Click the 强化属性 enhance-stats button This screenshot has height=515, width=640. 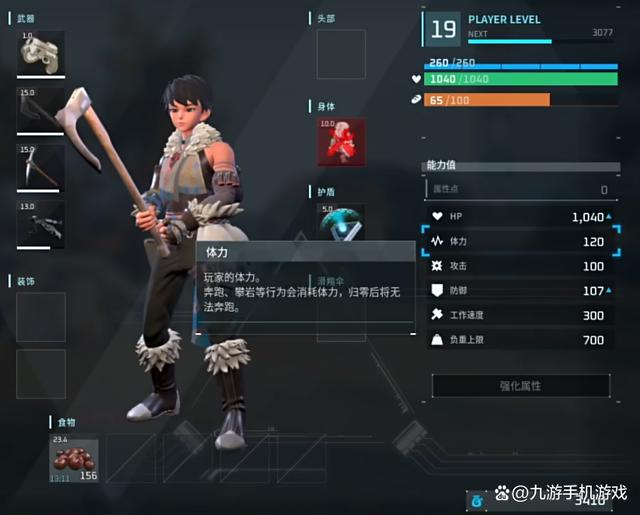point(520,386)
